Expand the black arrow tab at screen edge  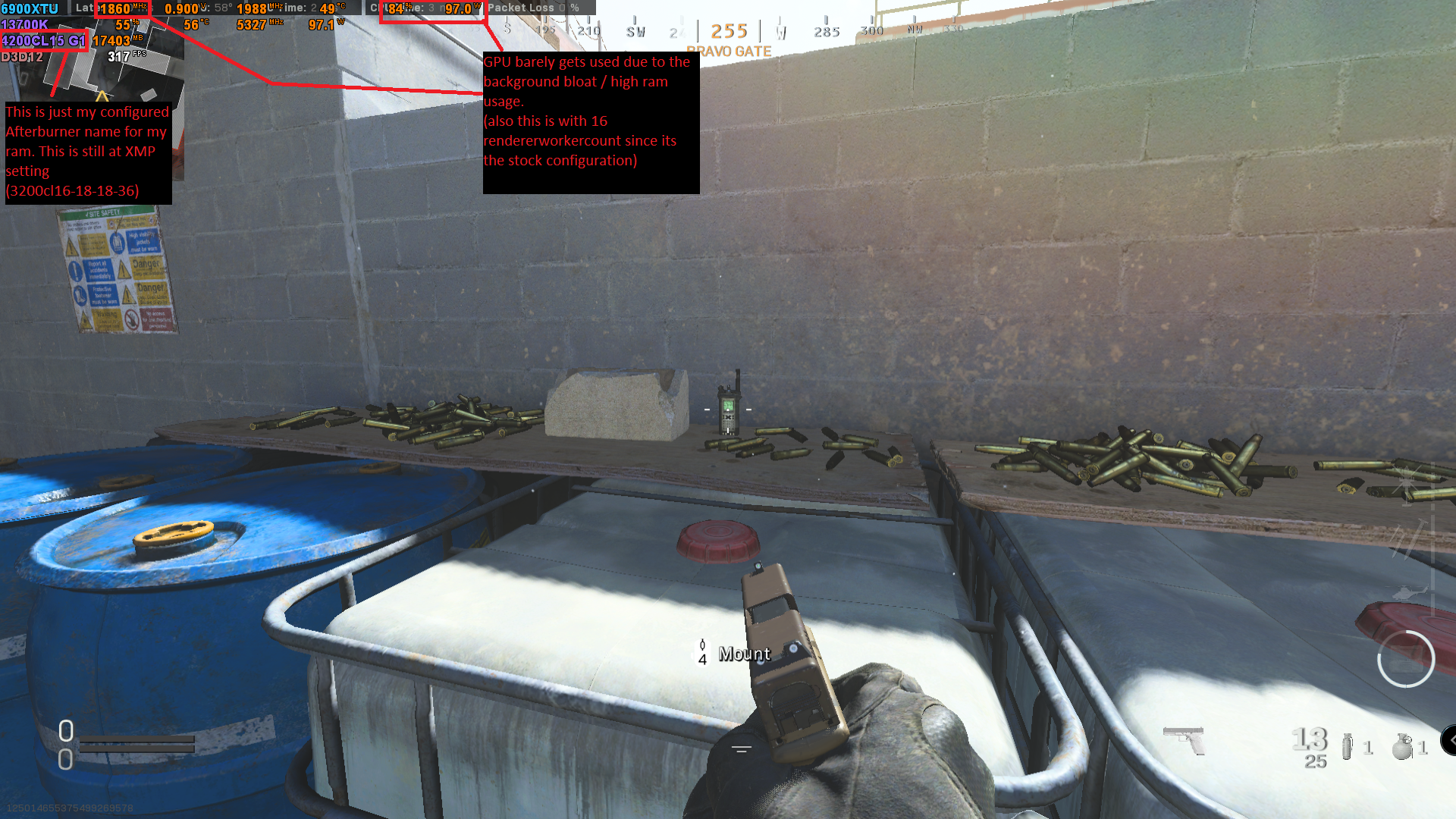coord(1449,740)
